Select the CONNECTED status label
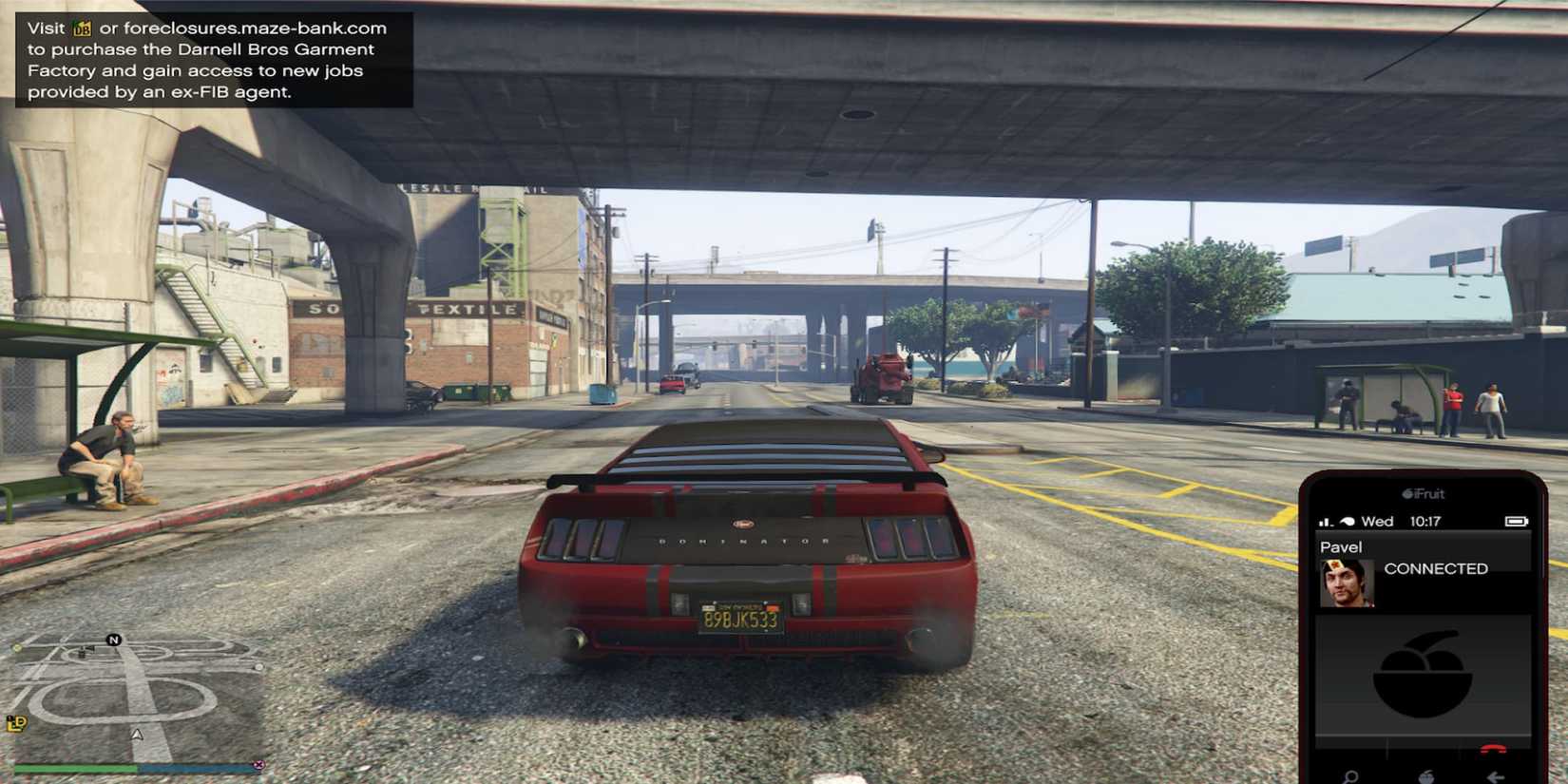The image size is (1568, 784). tap(1436, 569)
